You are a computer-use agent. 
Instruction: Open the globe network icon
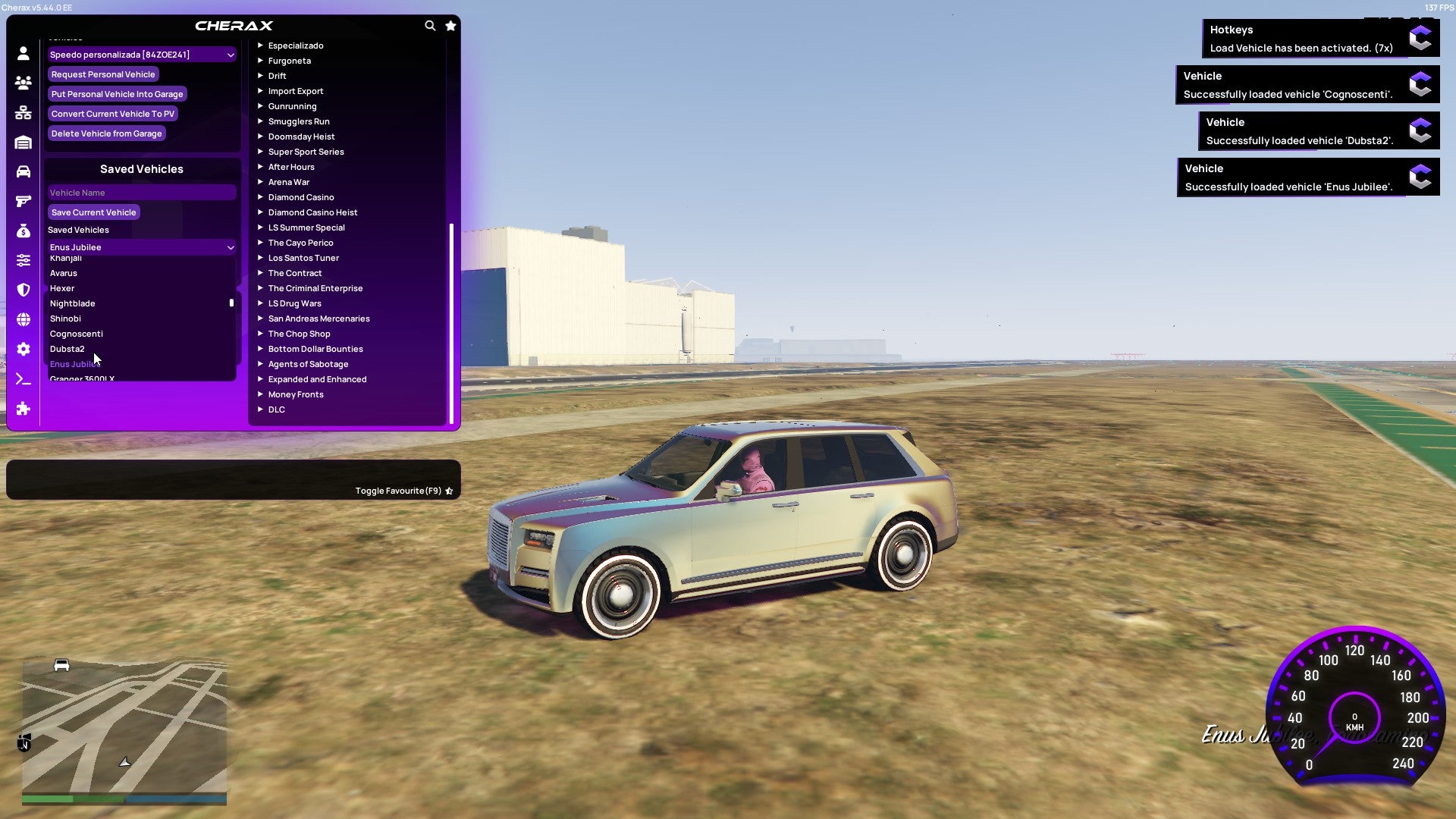[24, 318]
